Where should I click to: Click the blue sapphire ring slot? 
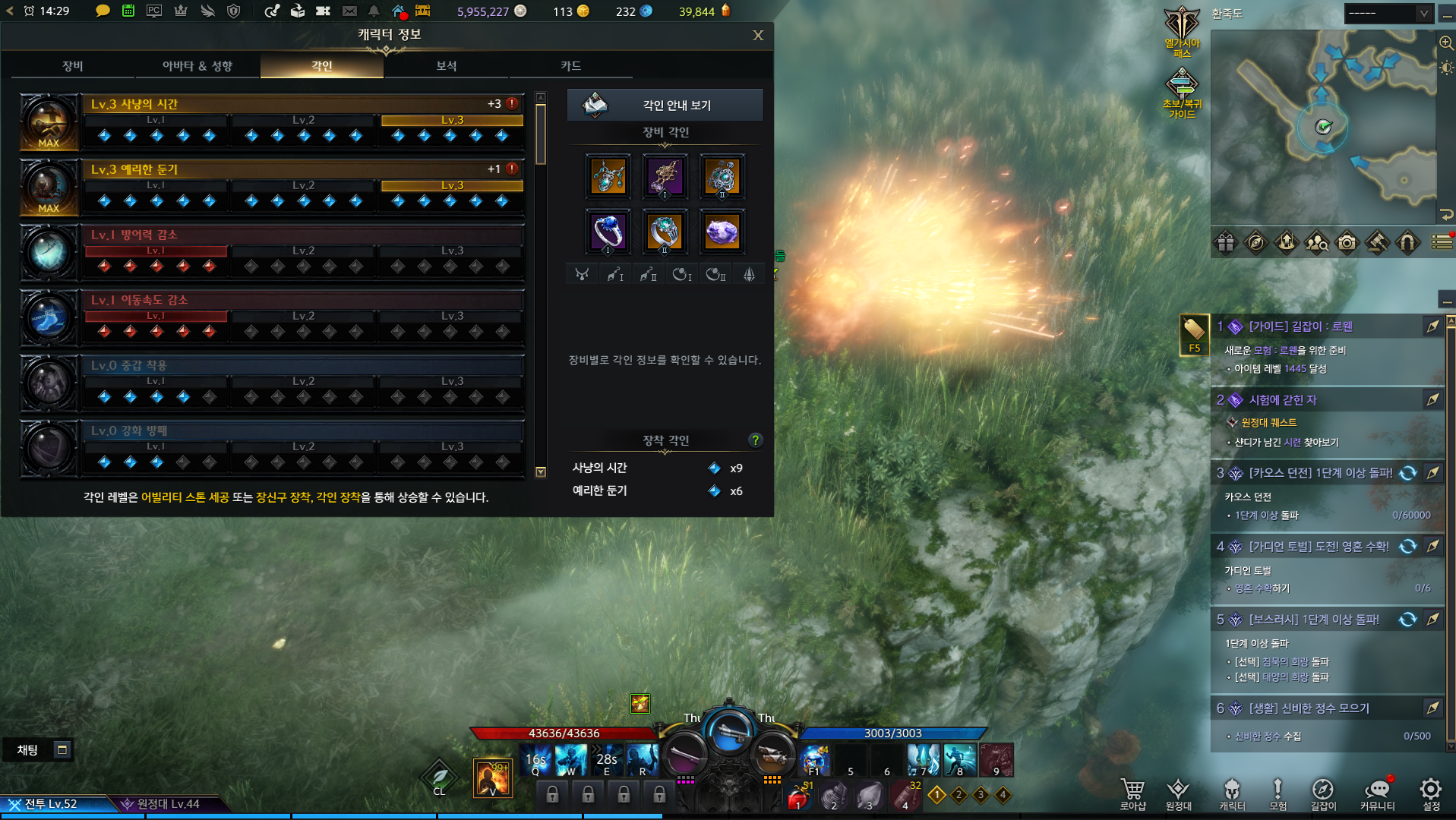[x=608, y=232]
